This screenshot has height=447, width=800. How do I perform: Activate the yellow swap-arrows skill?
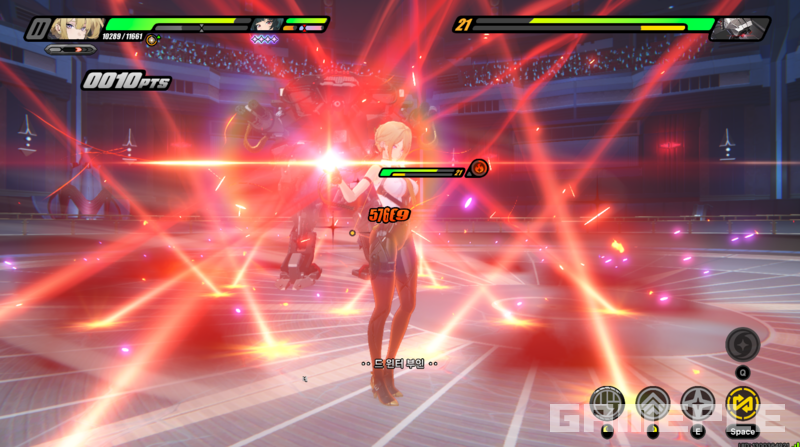(x=741, y=404)
